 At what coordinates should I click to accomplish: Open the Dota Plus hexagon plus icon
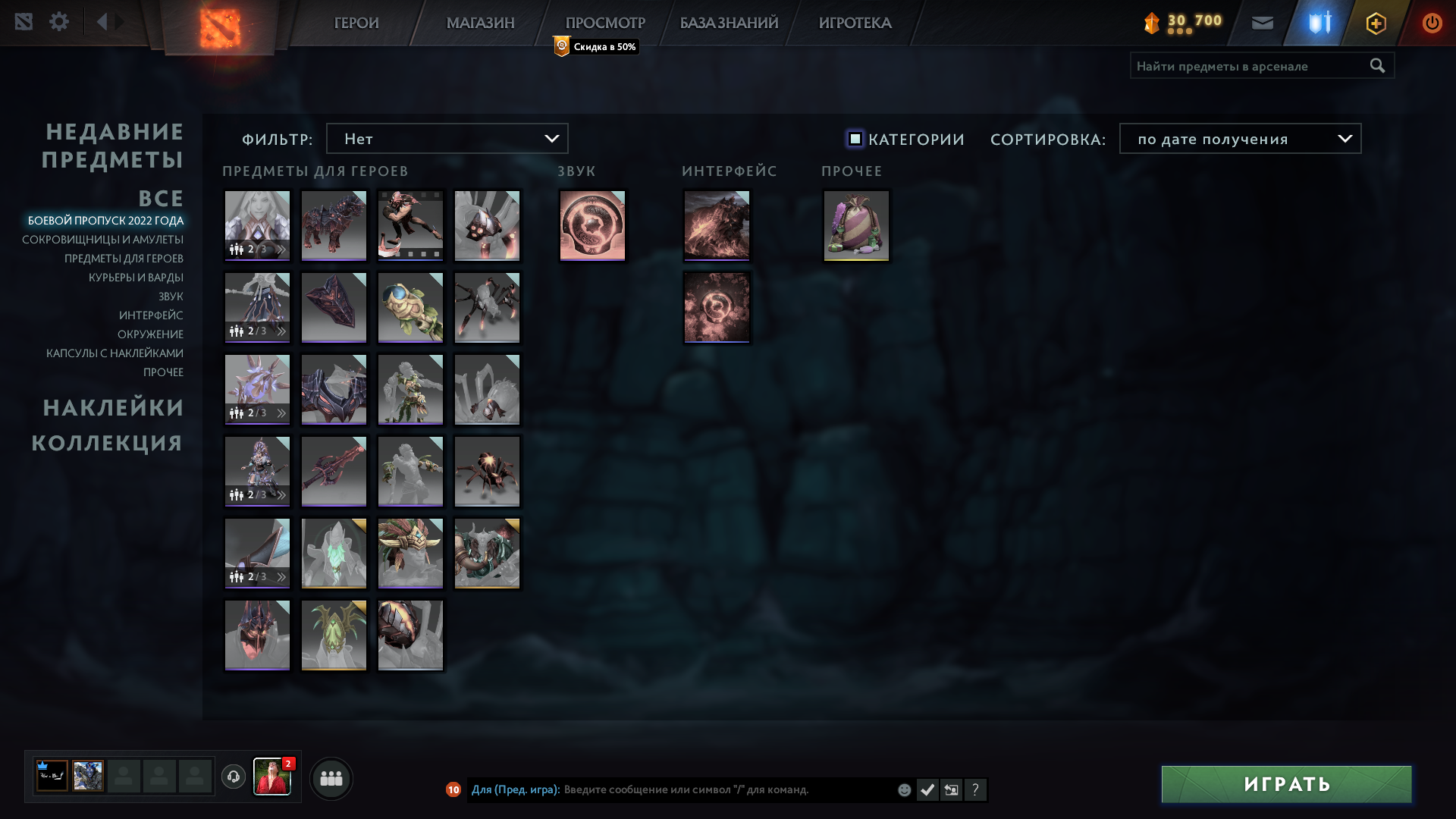pos(1376,23)
